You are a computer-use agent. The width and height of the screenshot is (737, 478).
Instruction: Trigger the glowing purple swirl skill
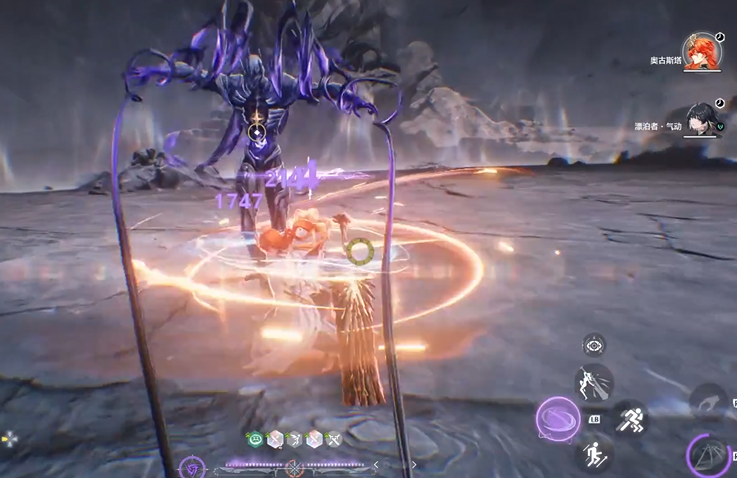coord(558,419)
